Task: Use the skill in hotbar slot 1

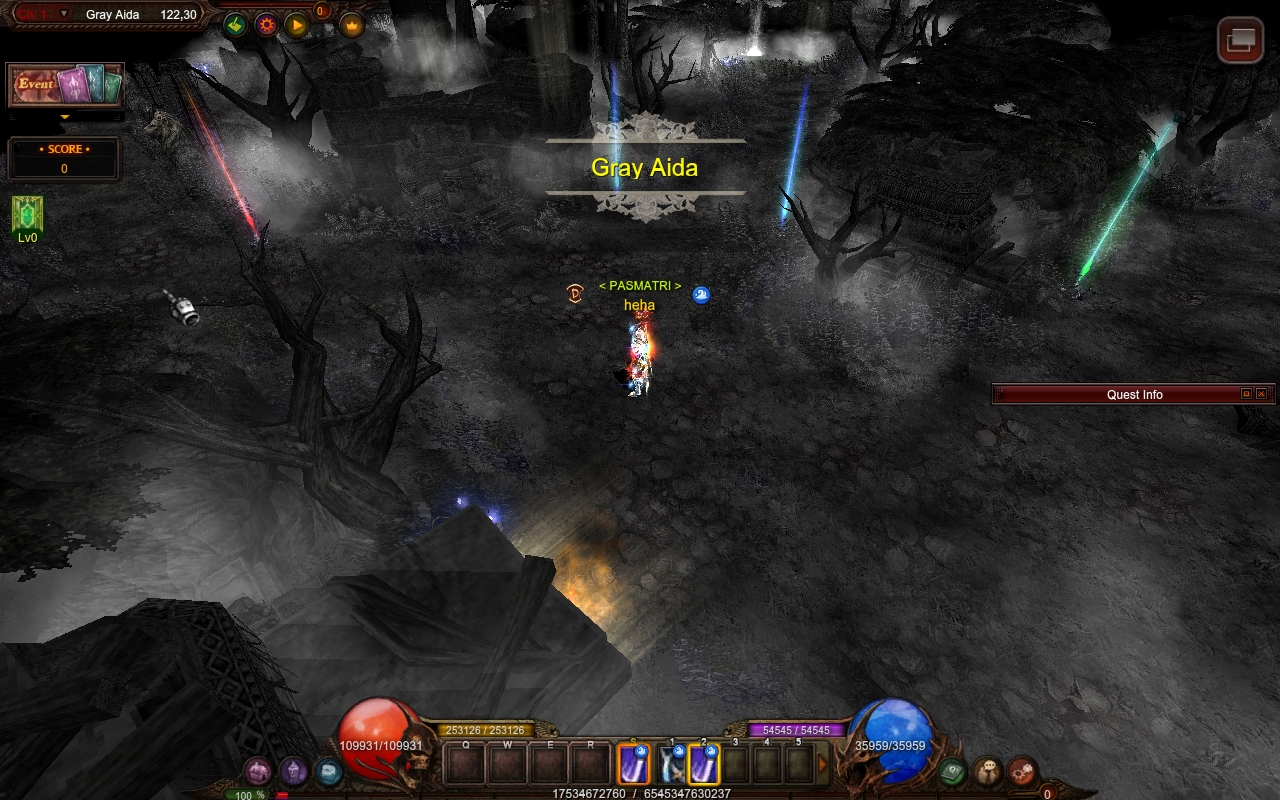Action: pos(670,765)
